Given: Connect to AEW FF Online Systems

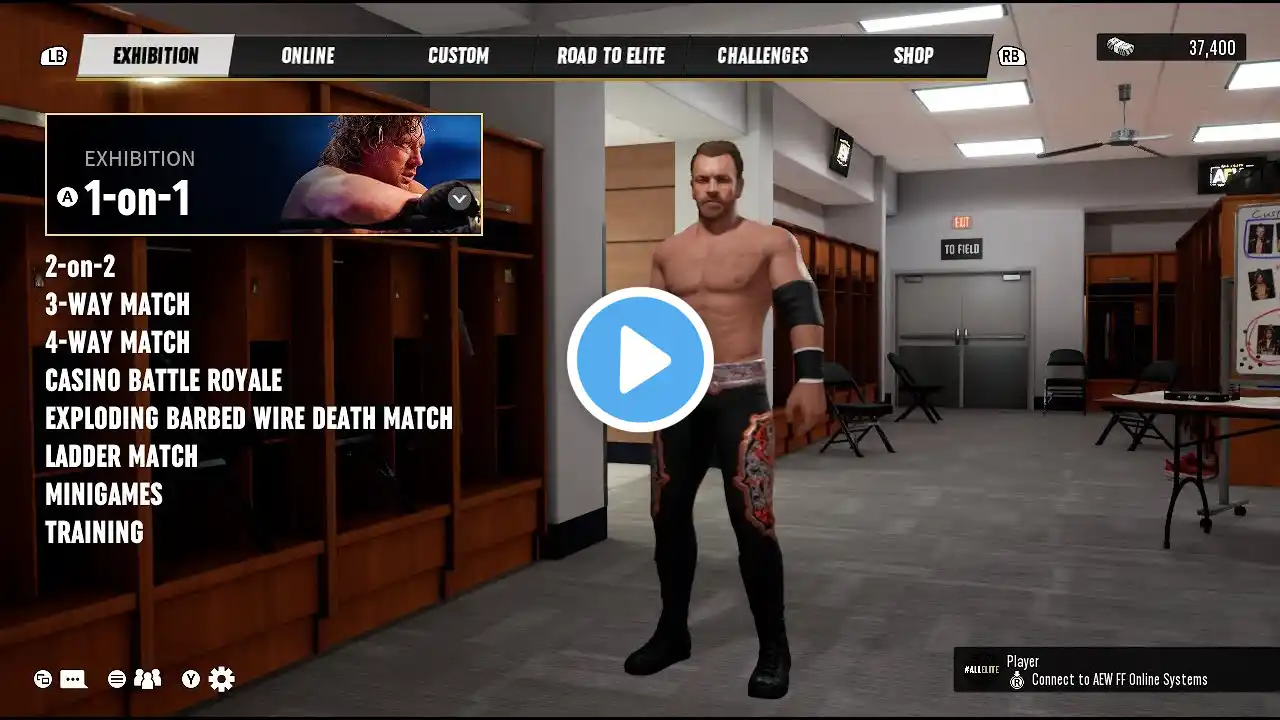Looking at the screenshot, I should (x=1118, y=680).
